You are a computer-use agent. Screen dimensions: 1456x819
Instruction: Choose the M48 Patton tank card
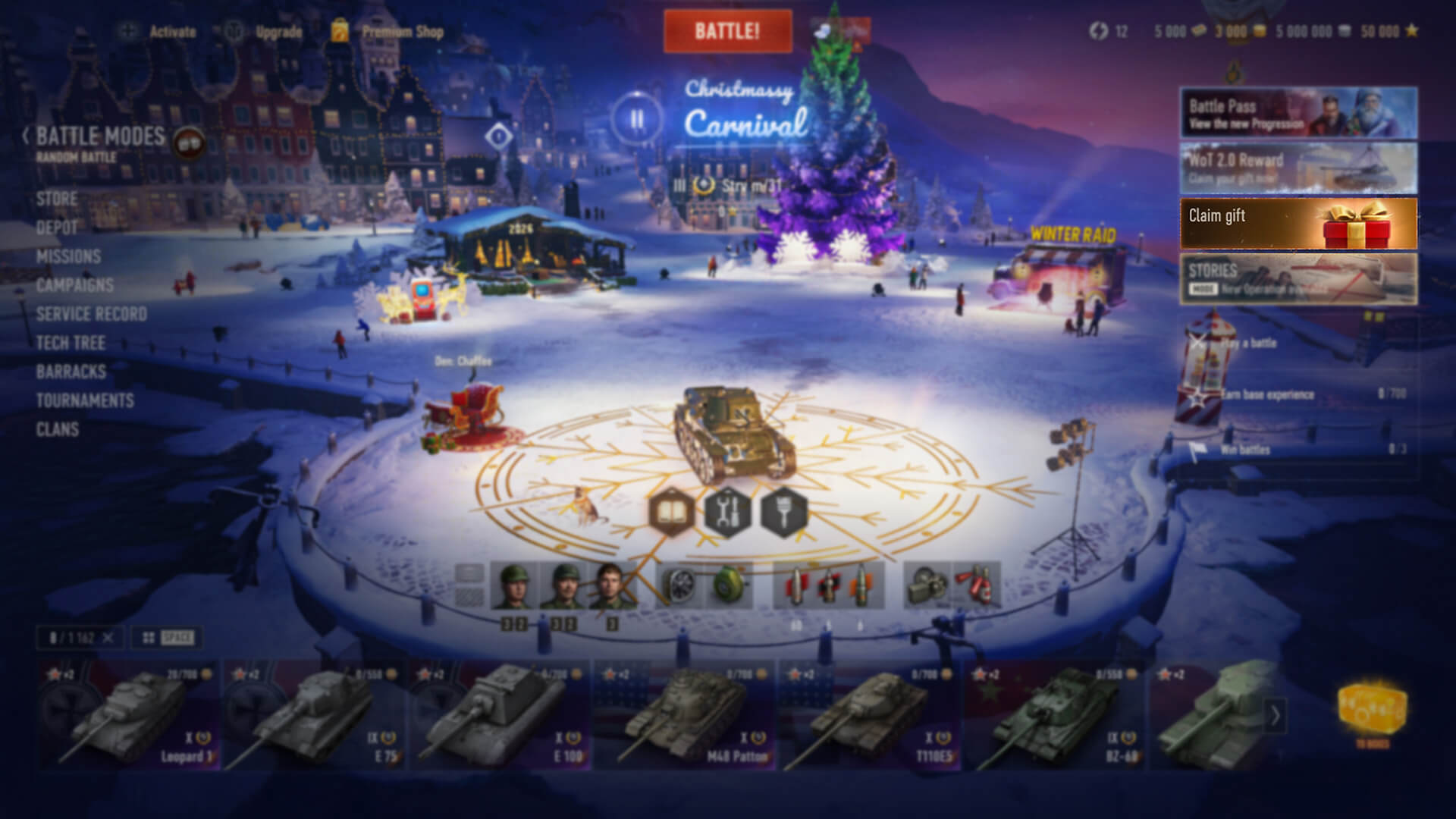[686, 716]
